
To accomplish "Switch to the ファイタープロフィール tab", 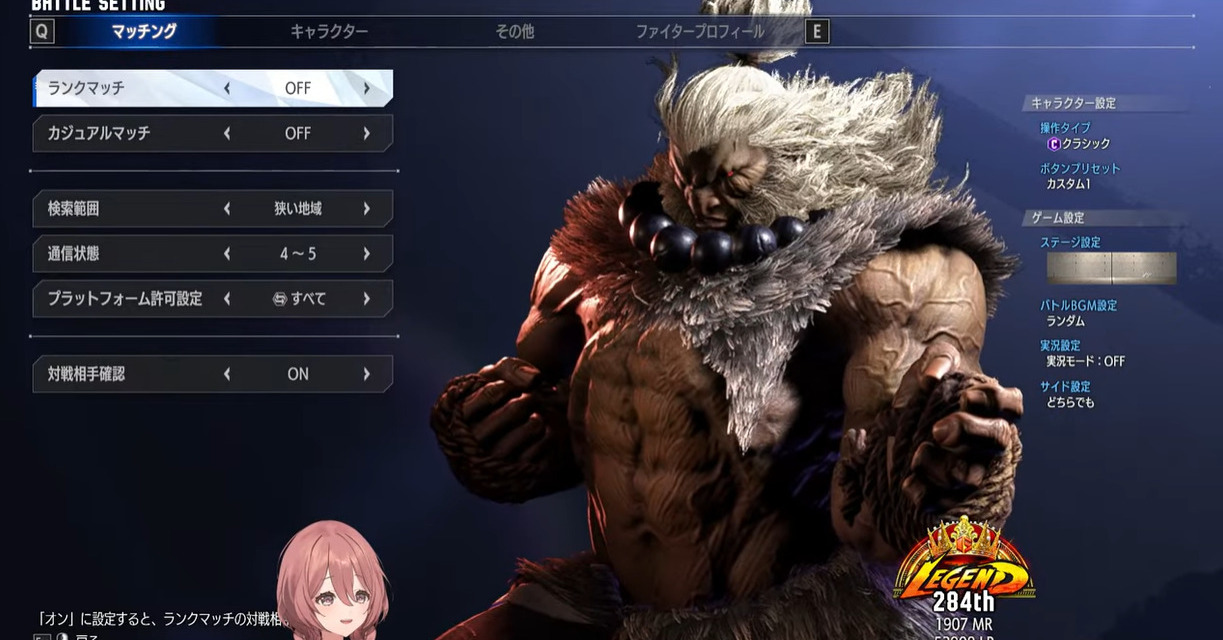I will (700, 32).
